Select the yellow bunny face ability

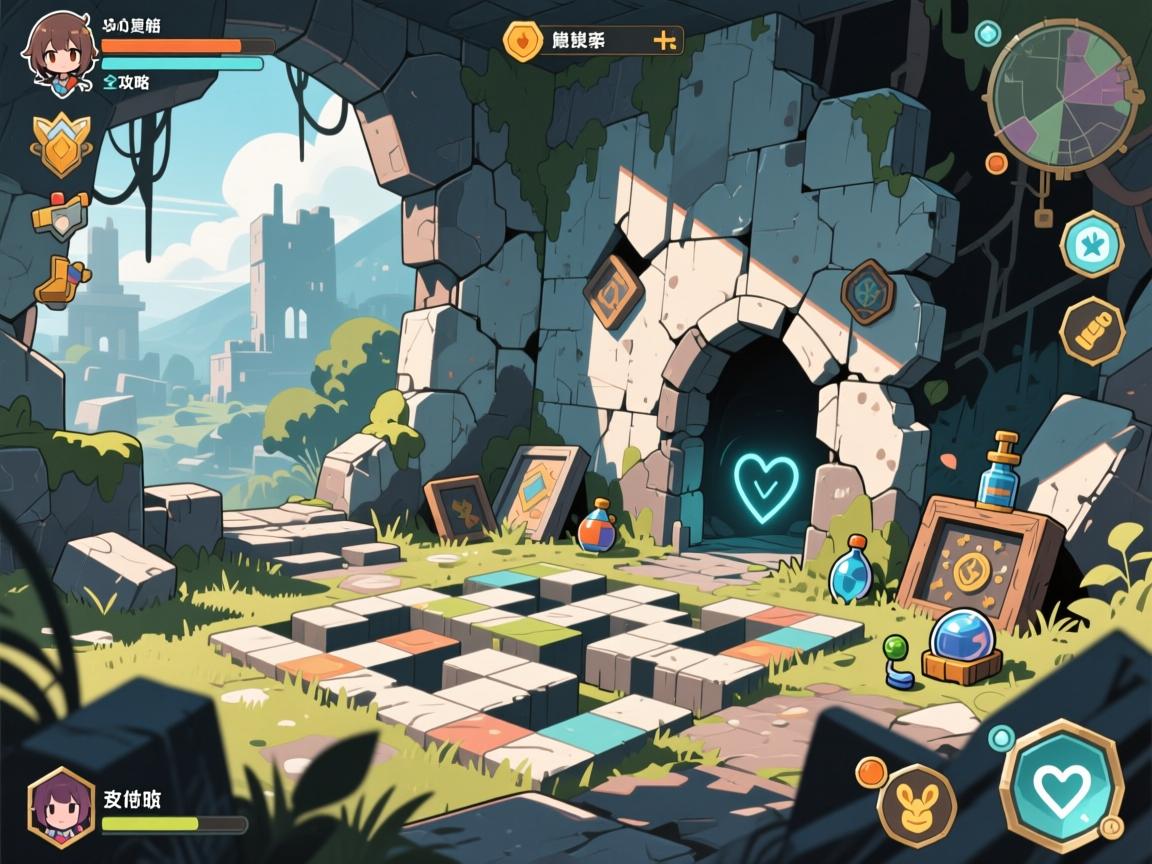[916, 805]
